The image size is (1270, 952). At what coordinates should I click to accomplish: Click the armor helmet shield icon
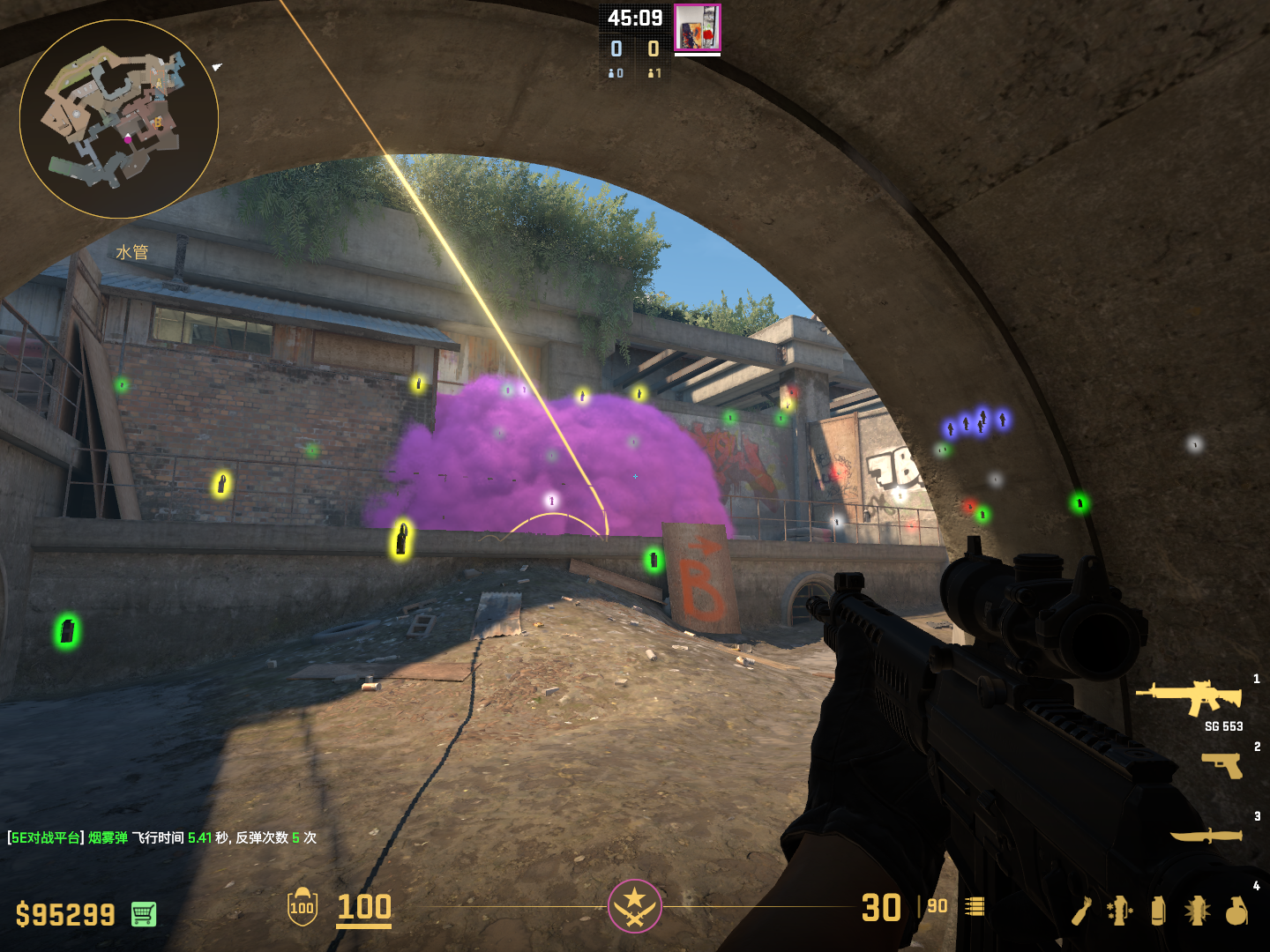303,907
